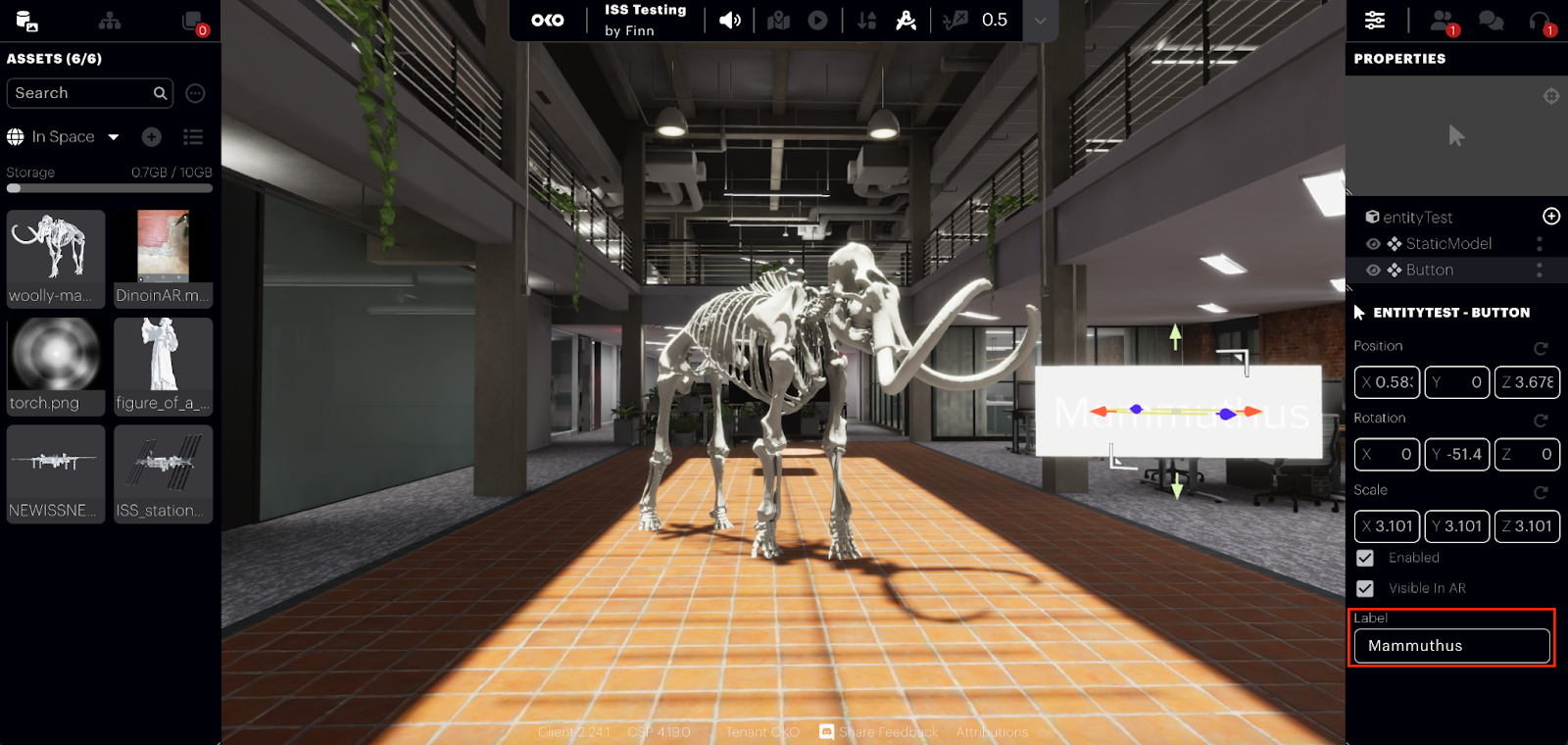Select the Button component in entity tree

pos(1429,270)
